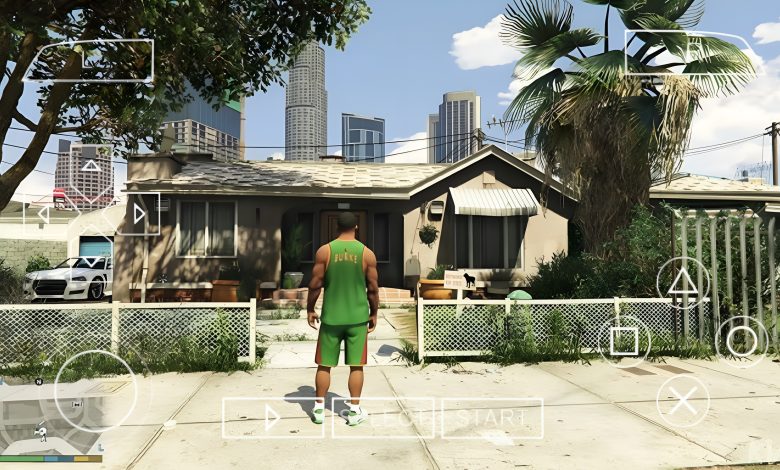Screen dimensions: 780x470
Task: Click the SELECT button
Action: tap(383, 418)
